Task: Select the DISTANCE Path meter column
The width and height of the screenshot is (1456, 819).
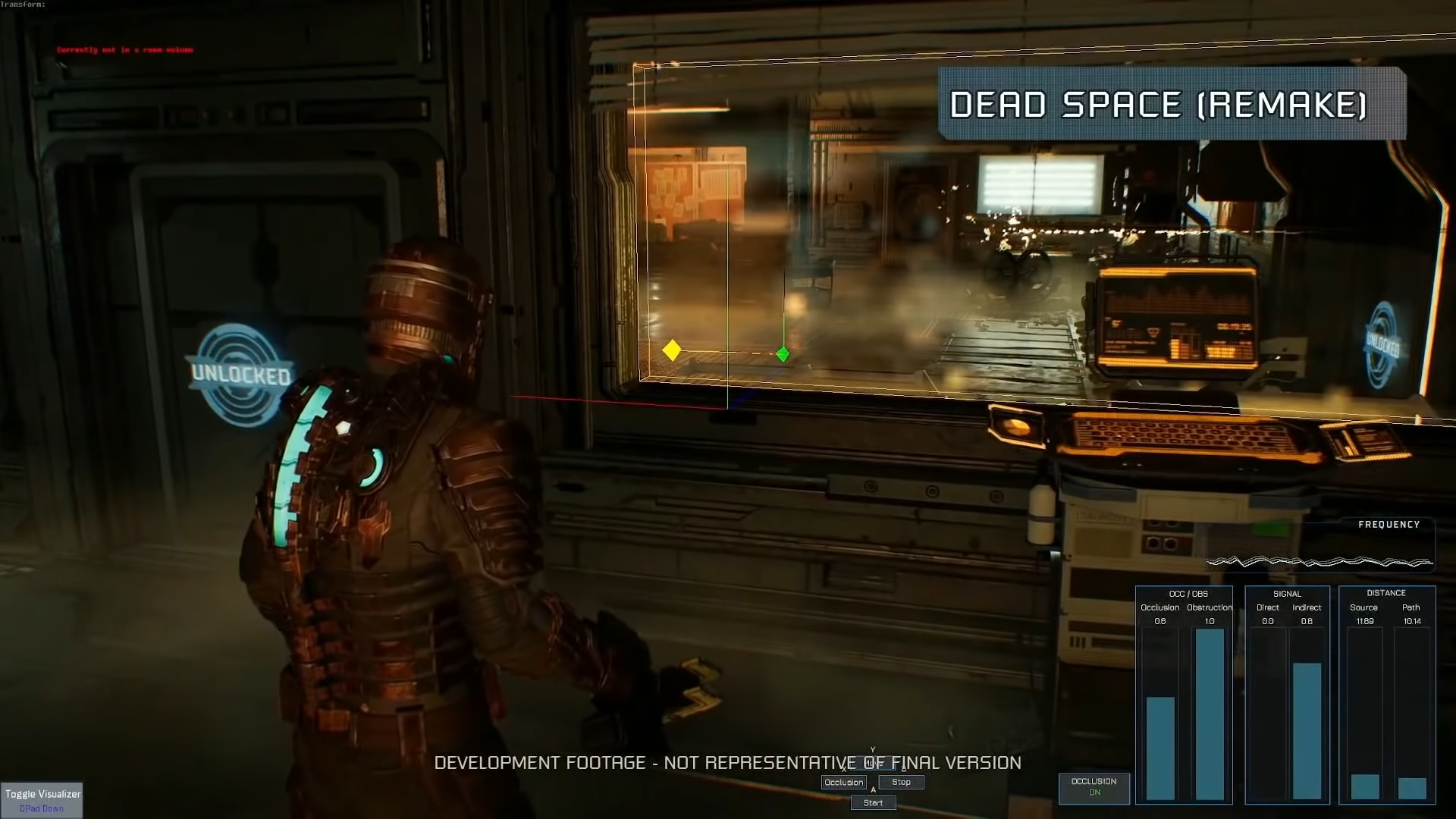Action: 1410,789
